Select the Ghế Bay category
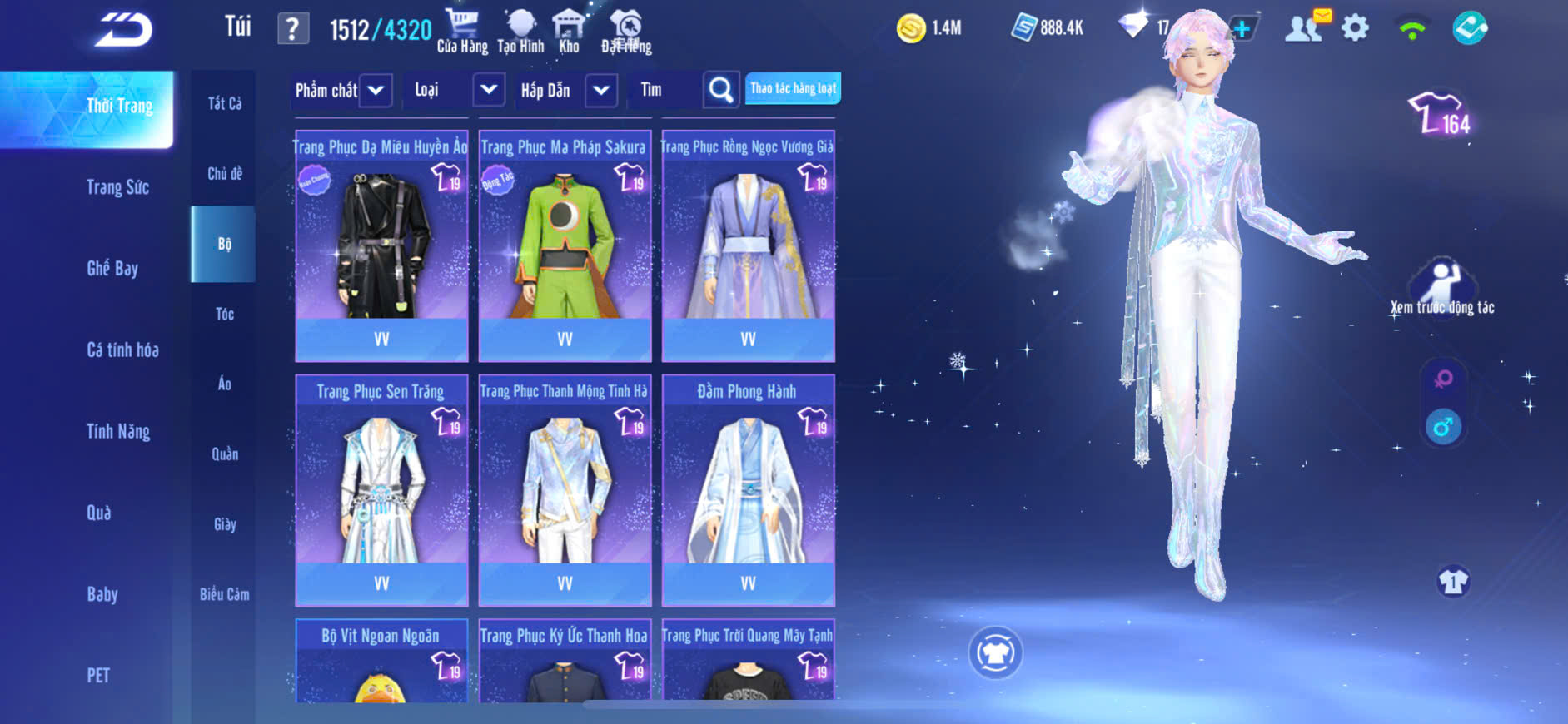 [x=112, y=268]
